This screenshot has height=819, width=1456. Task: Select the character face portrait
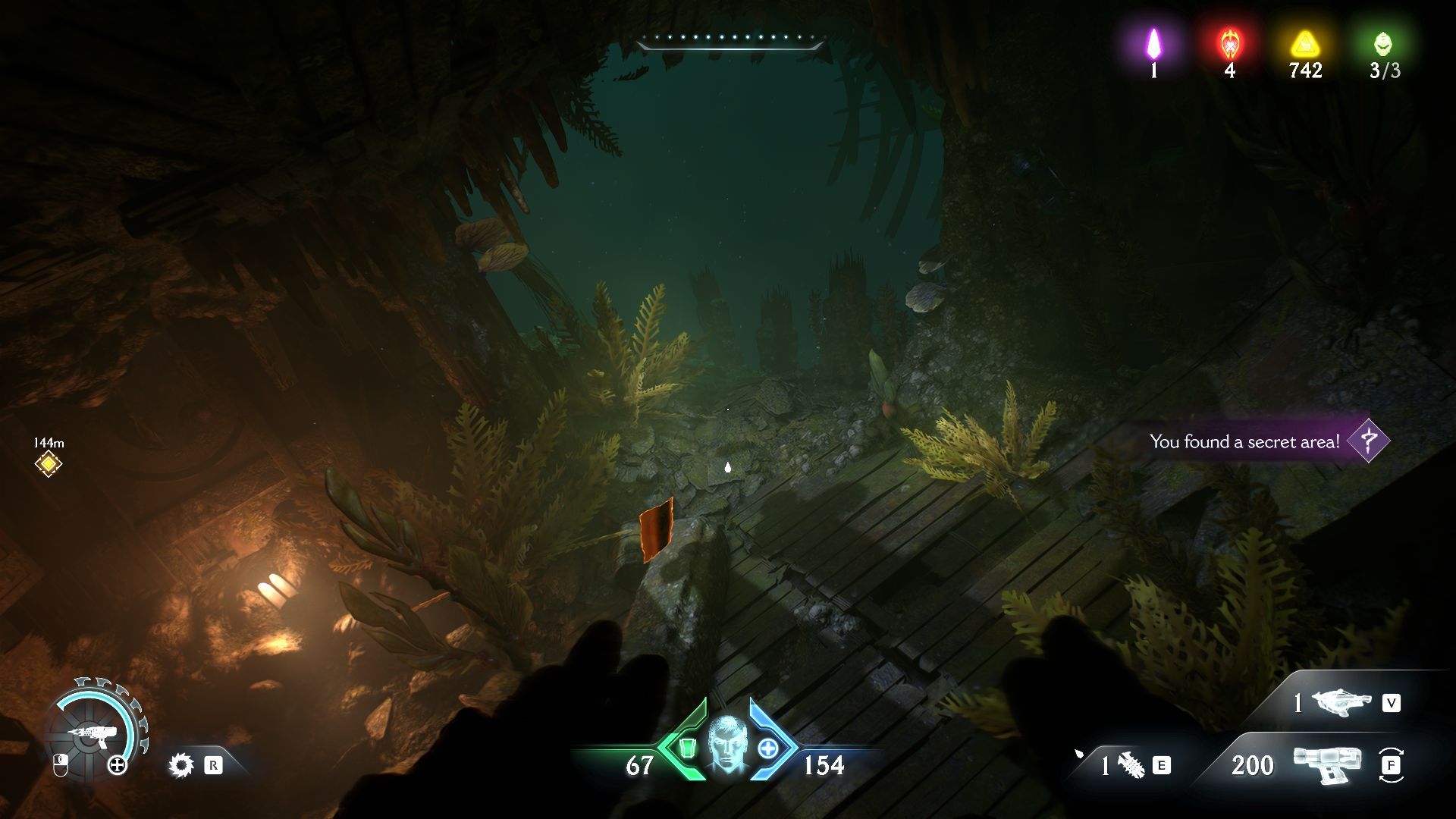tap(727, 745)
